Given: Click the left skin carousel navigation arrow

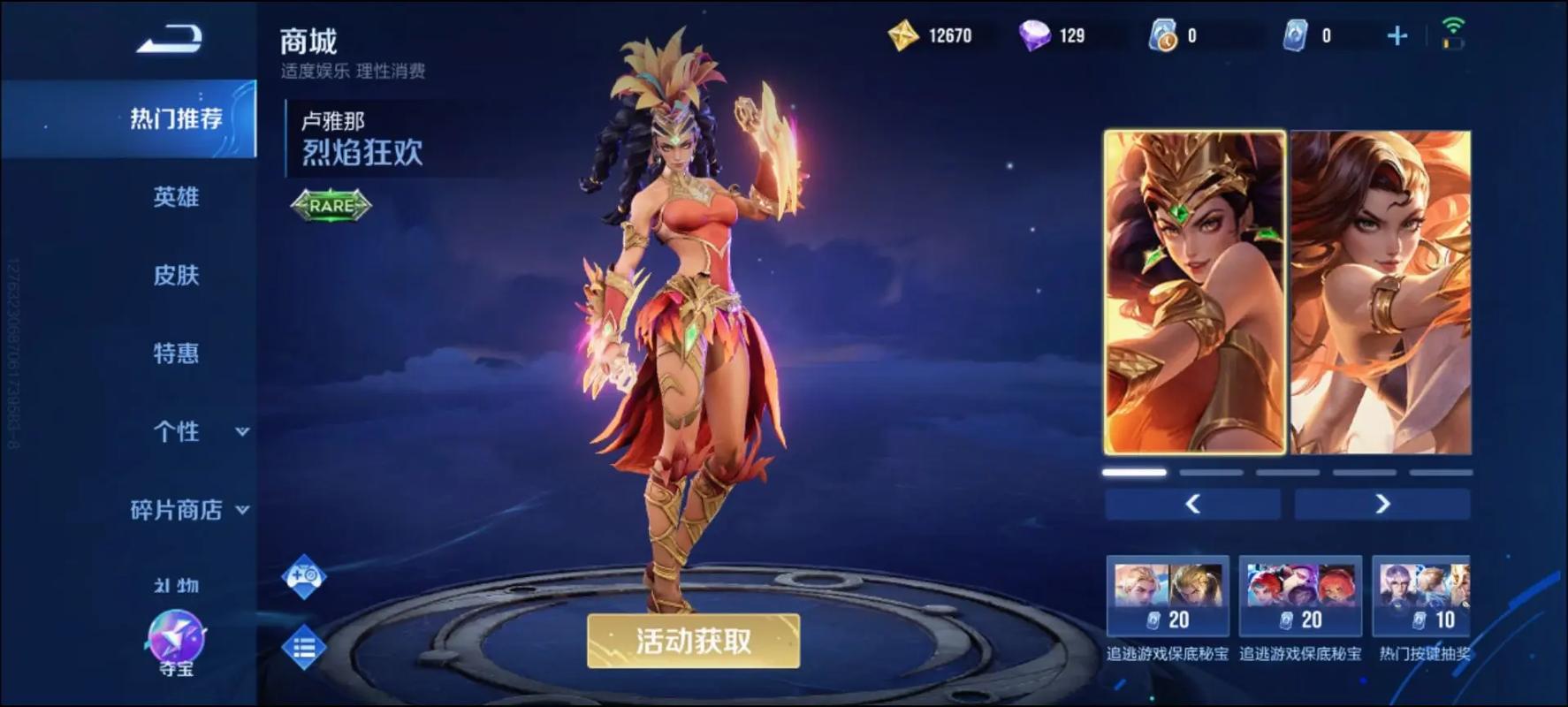Looking at the screenshot, I should click(1192, 505).
